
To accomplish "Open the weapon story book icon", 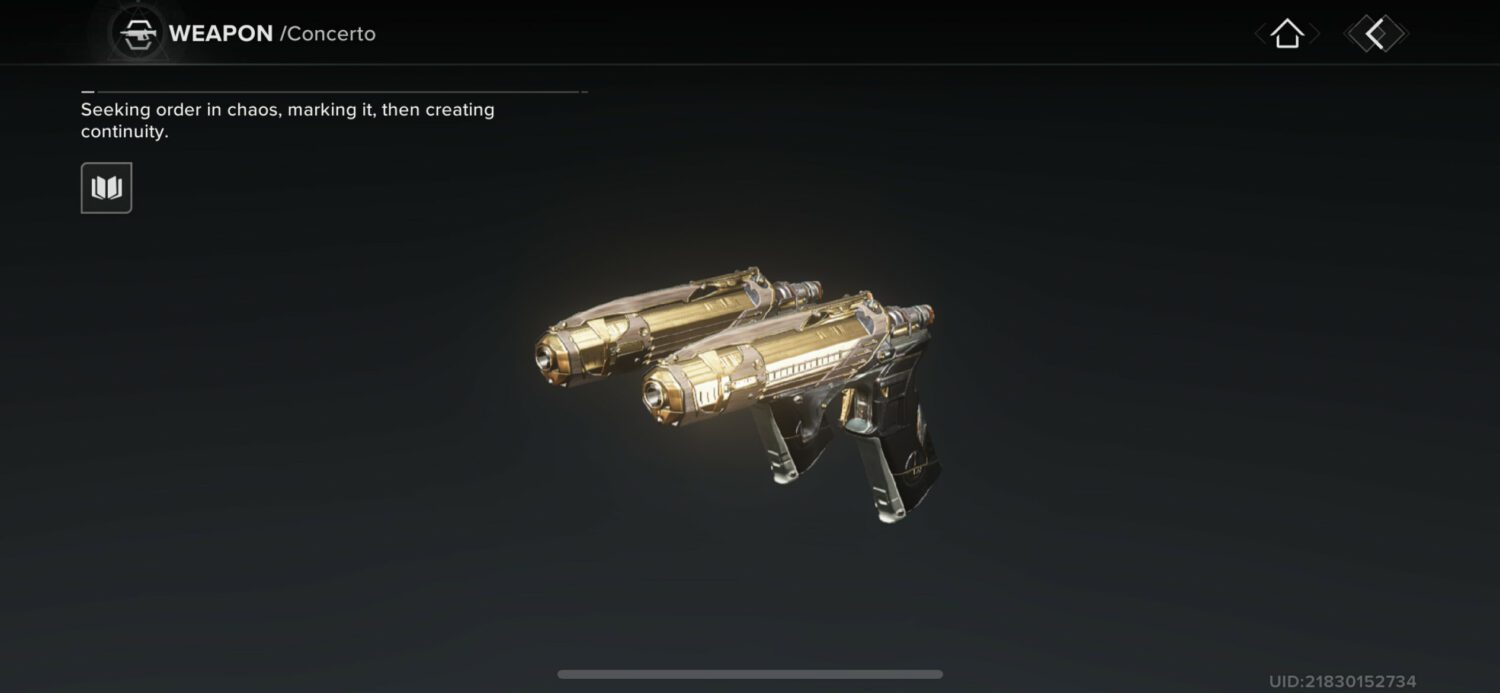I will [106, 188].
